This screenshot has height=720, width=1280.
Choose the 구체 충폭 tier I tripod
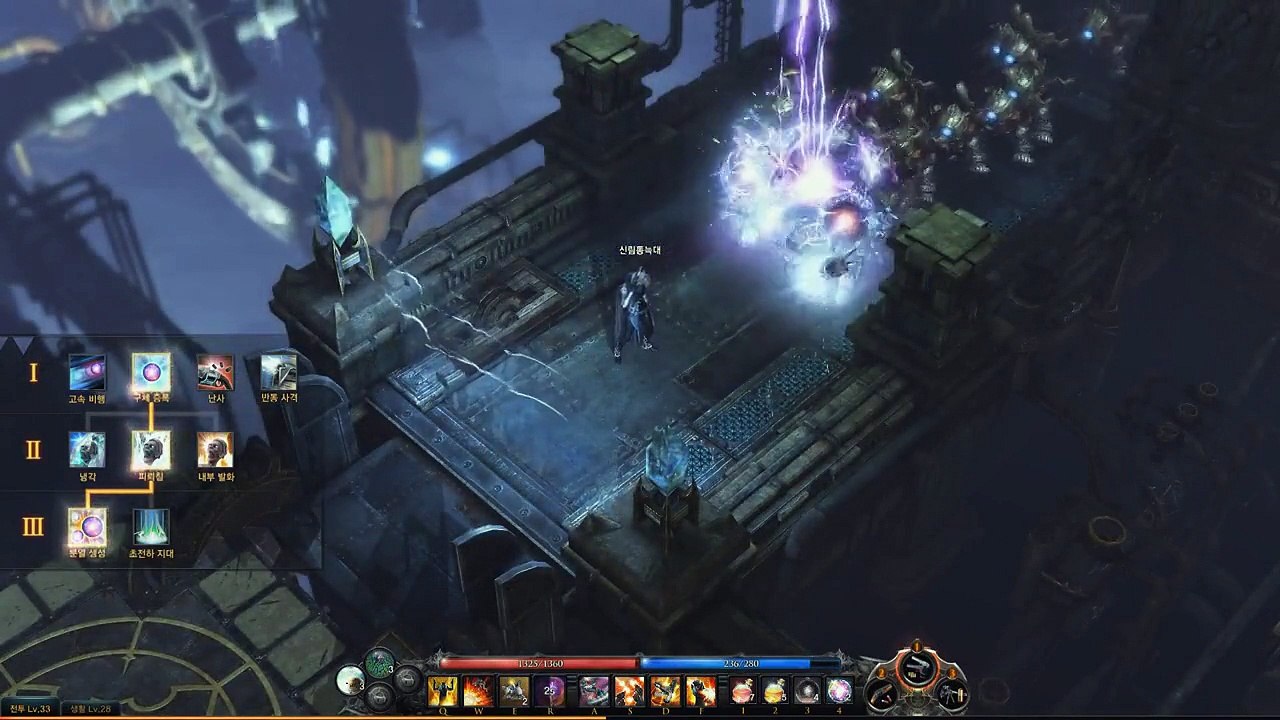pyautogui.click(x=151, y=372)
